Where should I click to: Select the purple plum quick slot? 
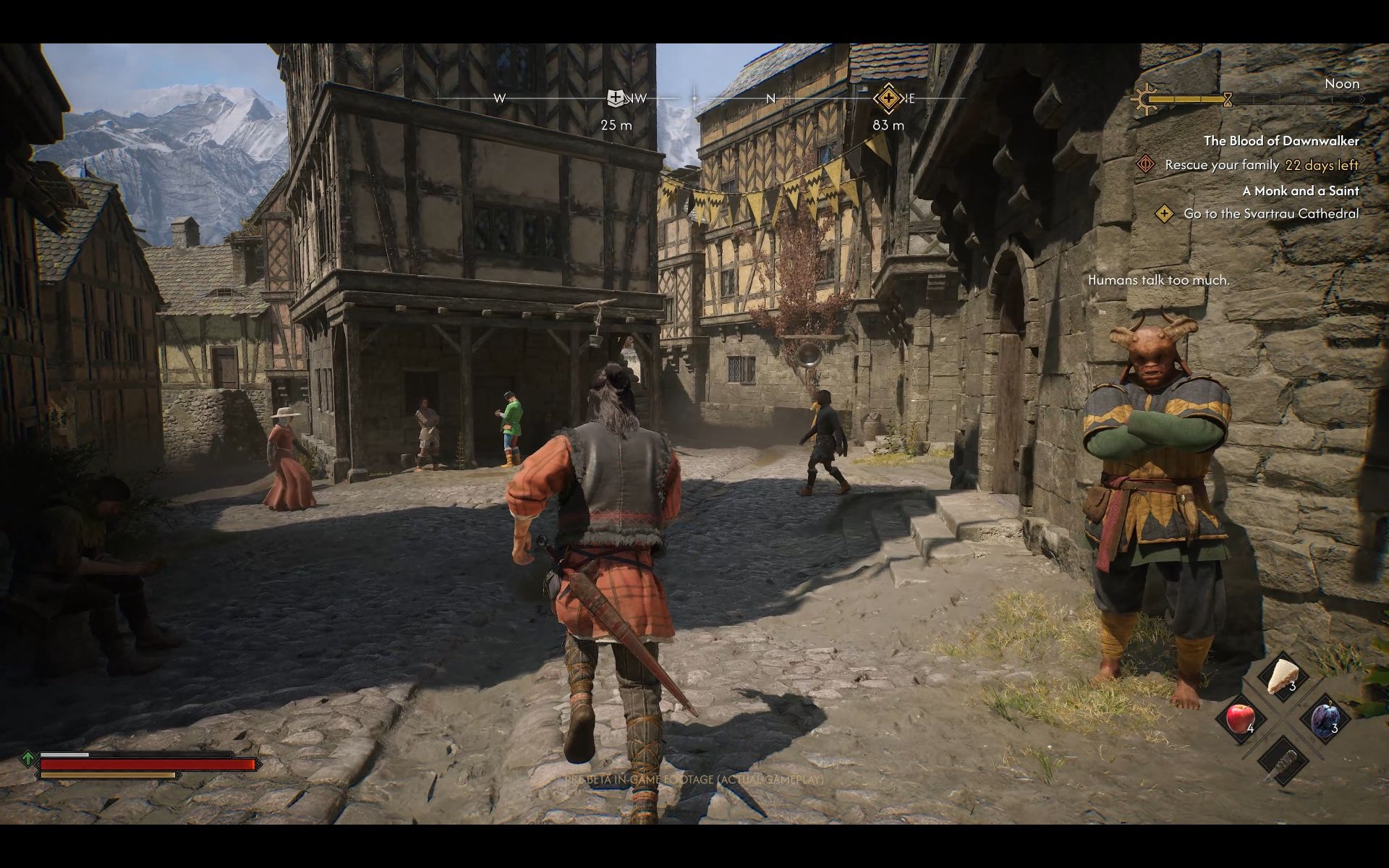coord(1324,719)
